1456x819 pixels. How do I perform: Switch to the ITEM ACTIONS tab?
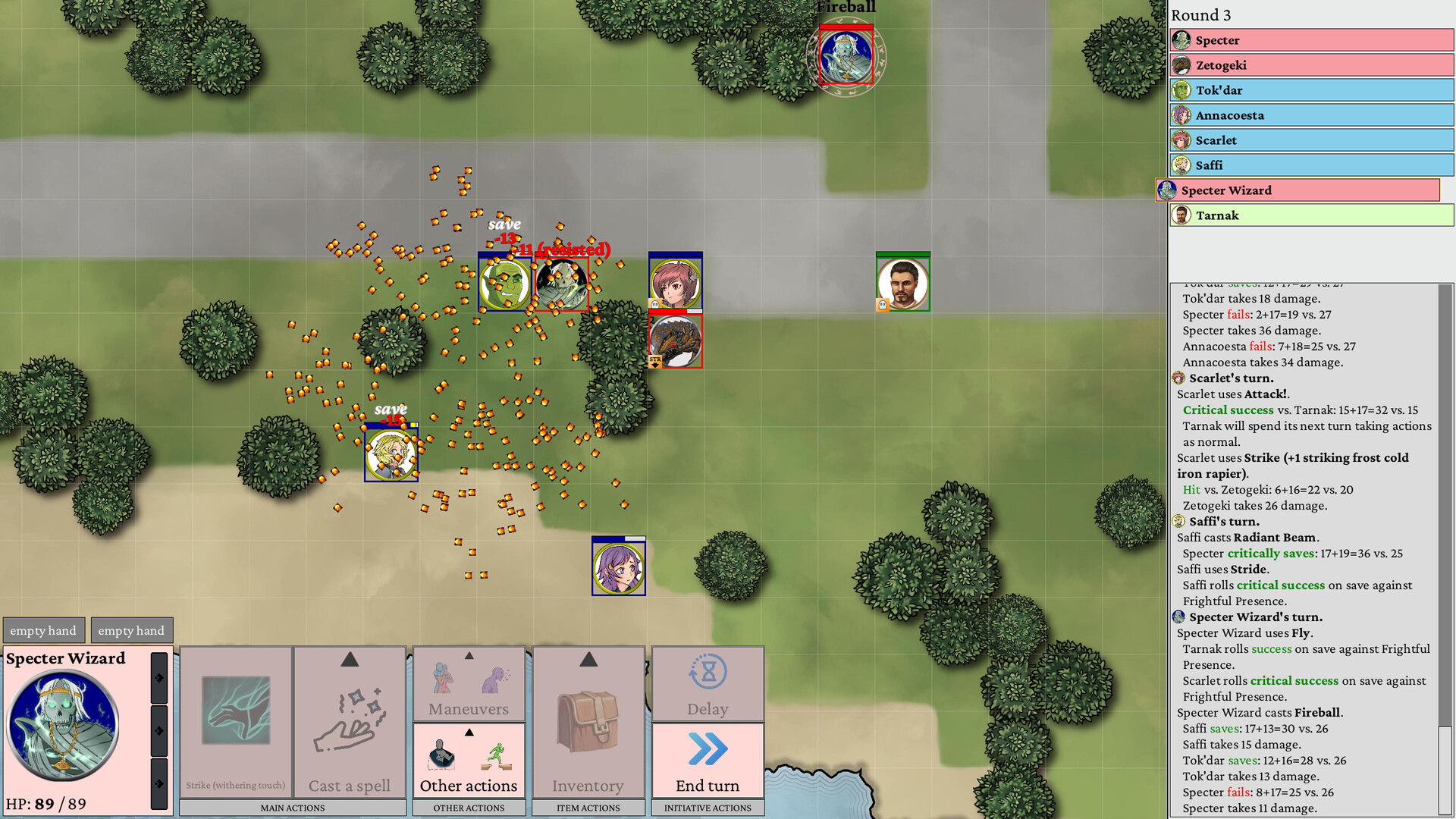(x=588, y=808)
